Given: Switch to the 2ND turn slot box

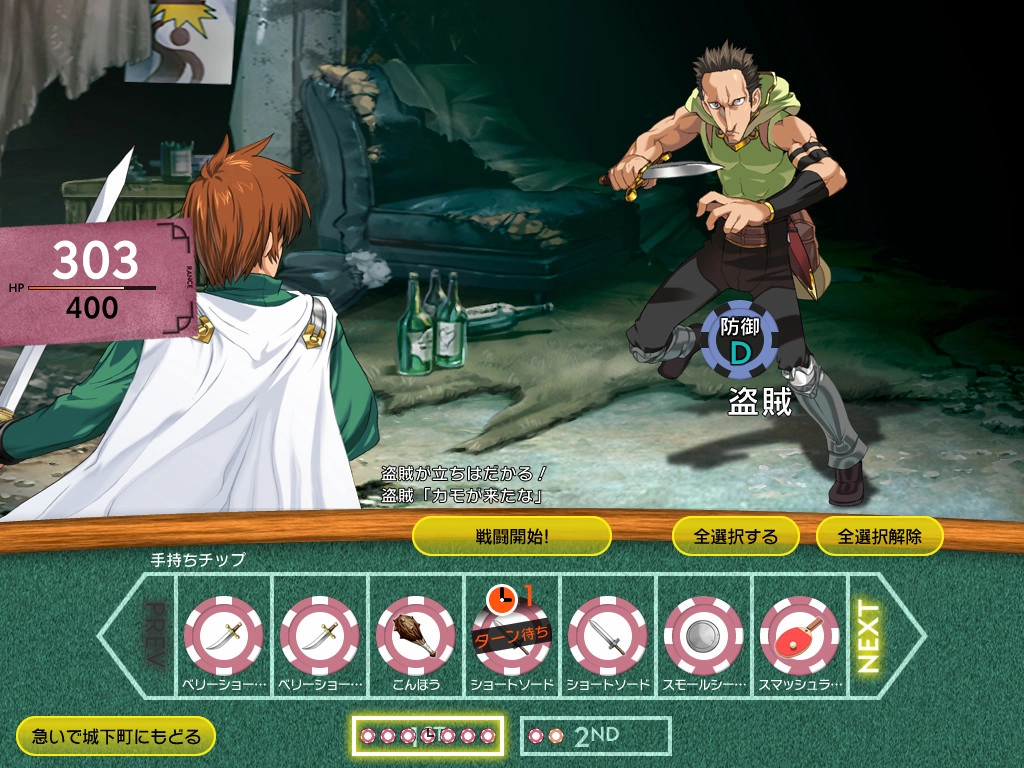Looking at the screenshot, I should (595, 736).
